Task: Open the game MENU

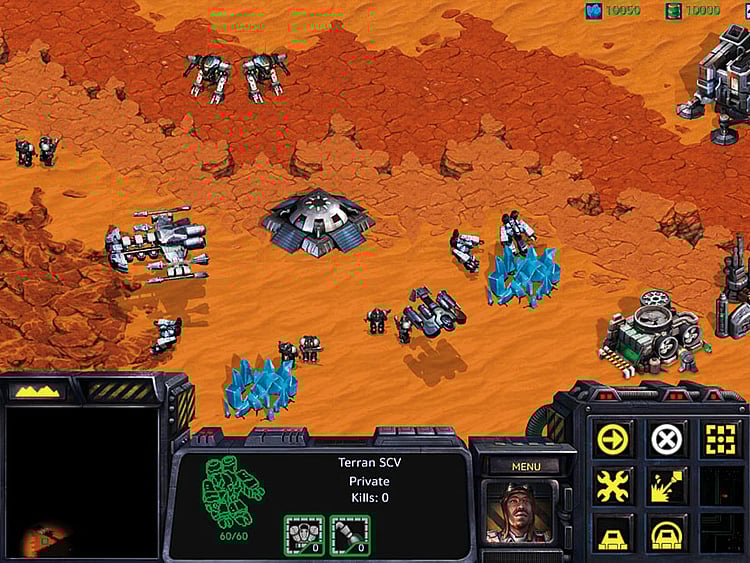Action: tap(526, 466)
